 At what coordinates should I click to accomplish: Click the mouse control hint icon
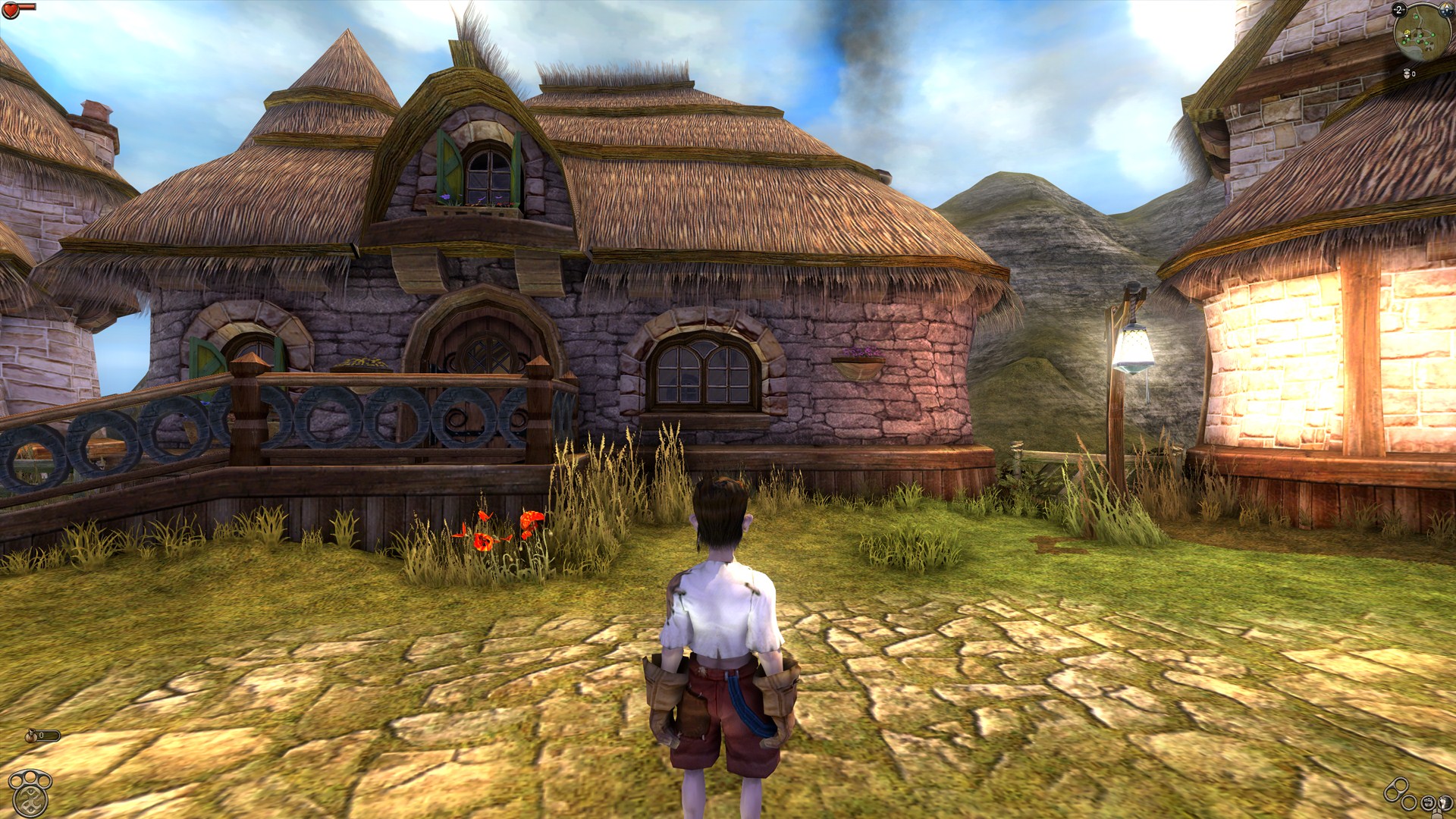1437,815
